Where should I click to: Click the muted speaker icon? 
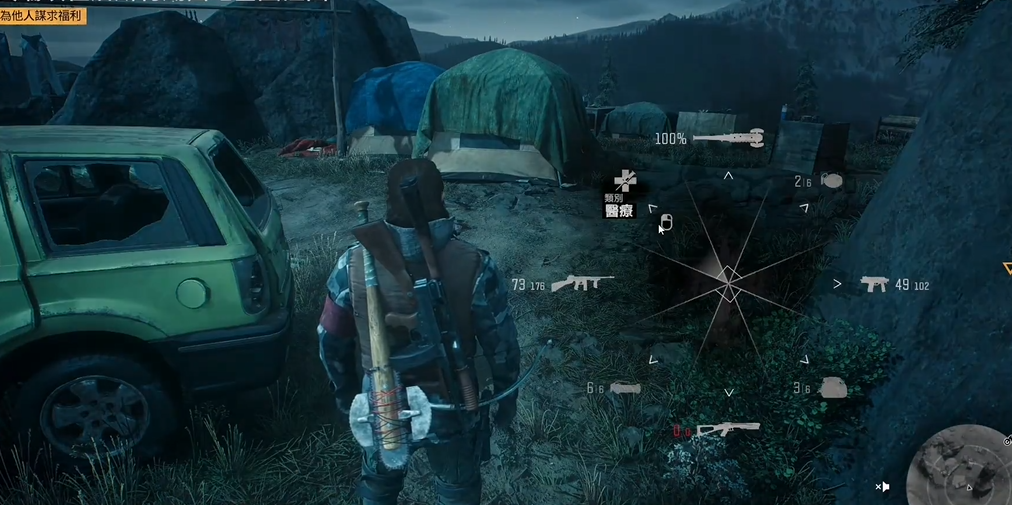point(883,487)
